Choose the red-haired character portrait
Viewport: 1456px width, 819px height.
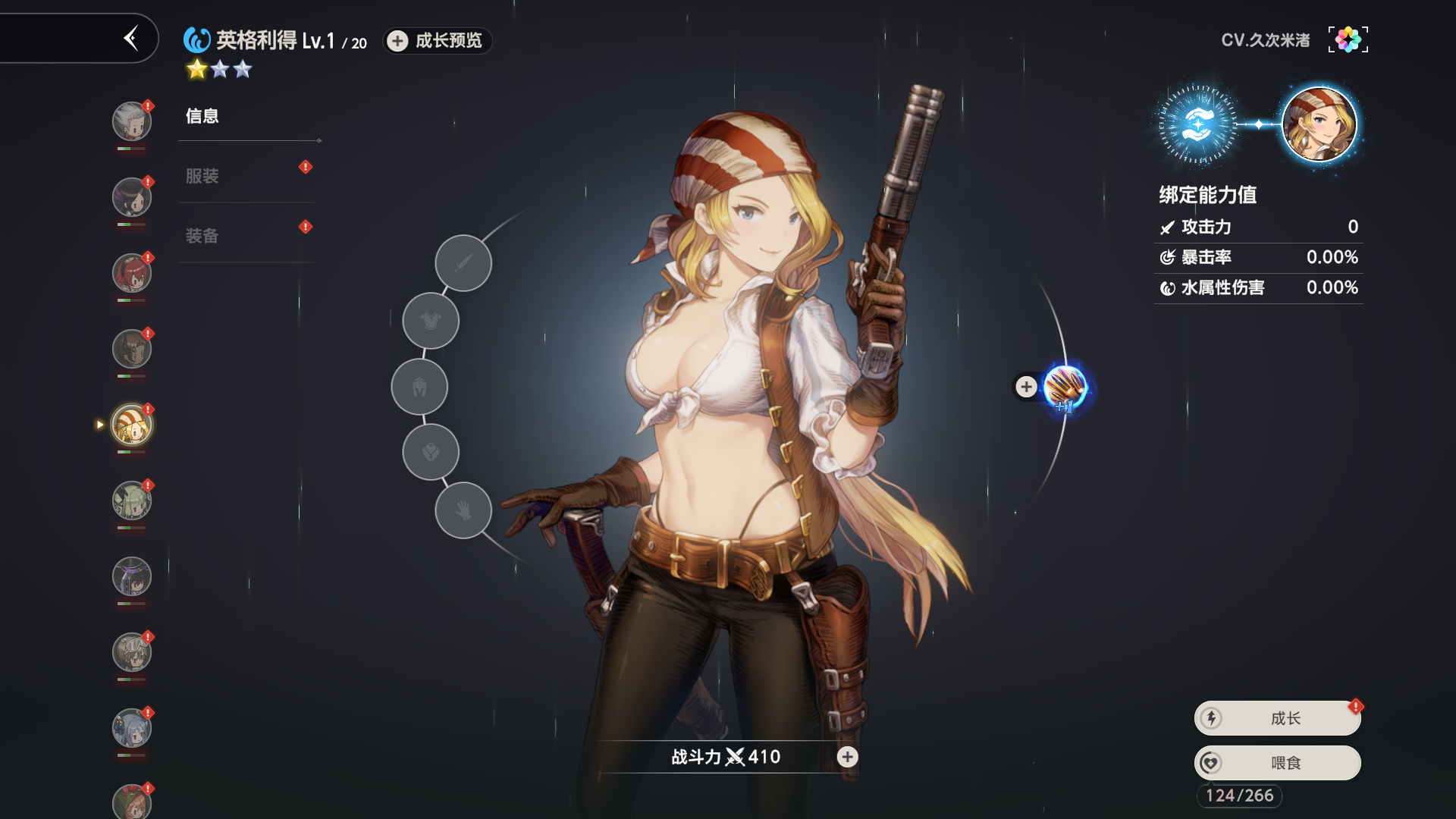point(132,273)
